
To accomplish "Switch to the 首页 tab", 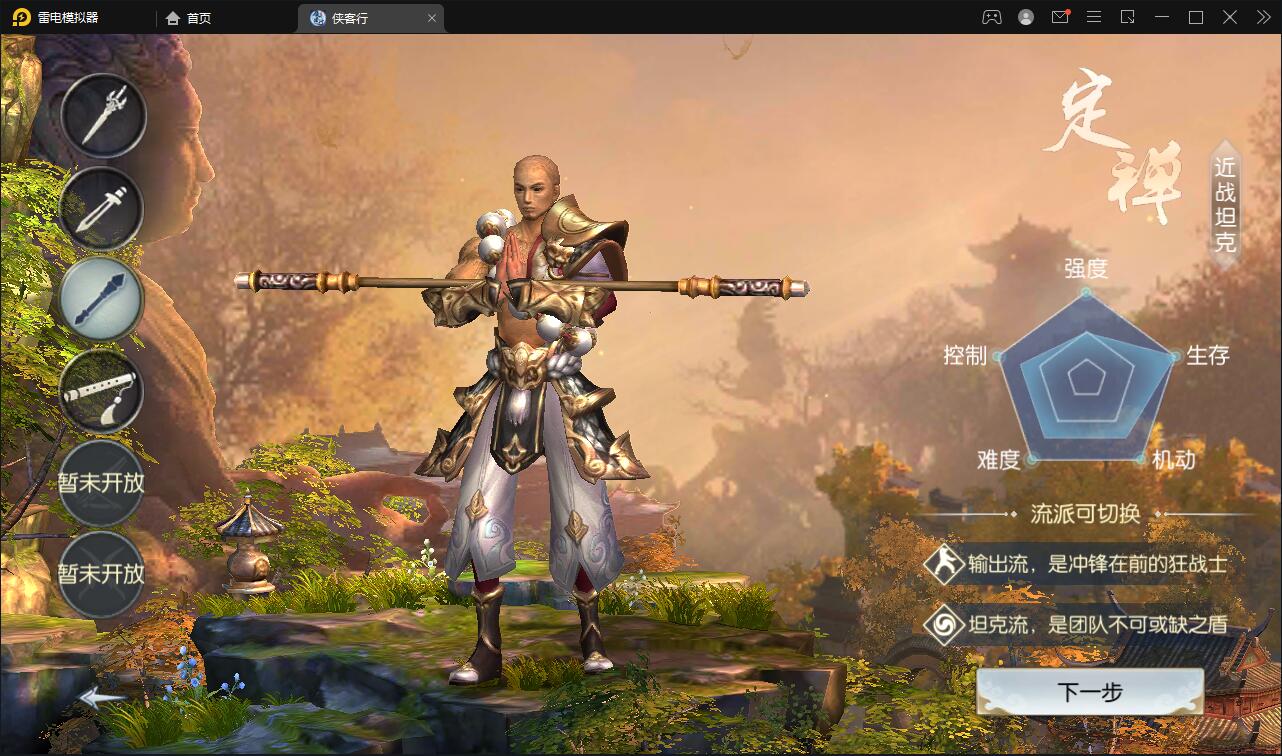I will point(186,17).
